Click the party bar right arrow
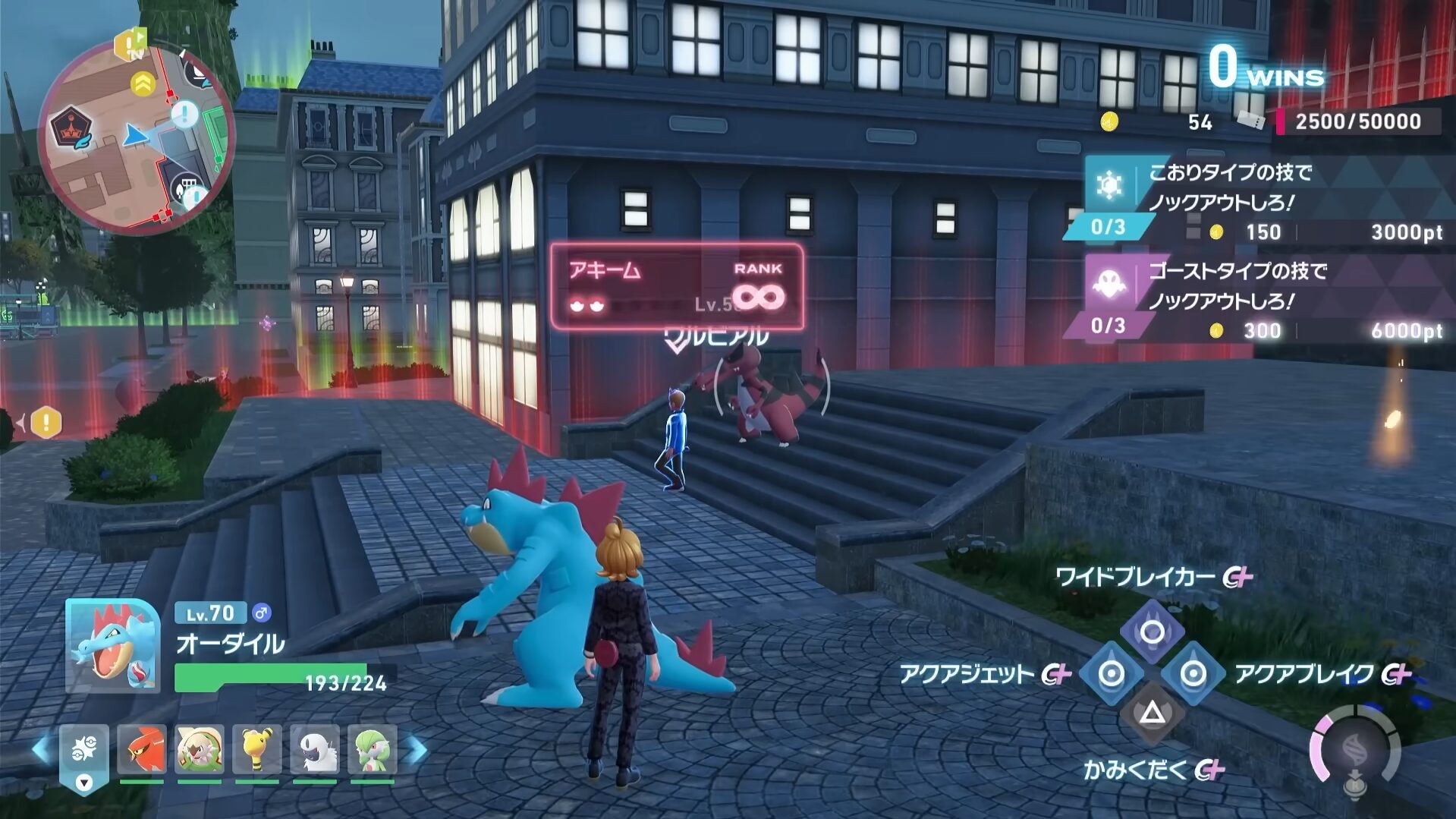 [417, 749]
